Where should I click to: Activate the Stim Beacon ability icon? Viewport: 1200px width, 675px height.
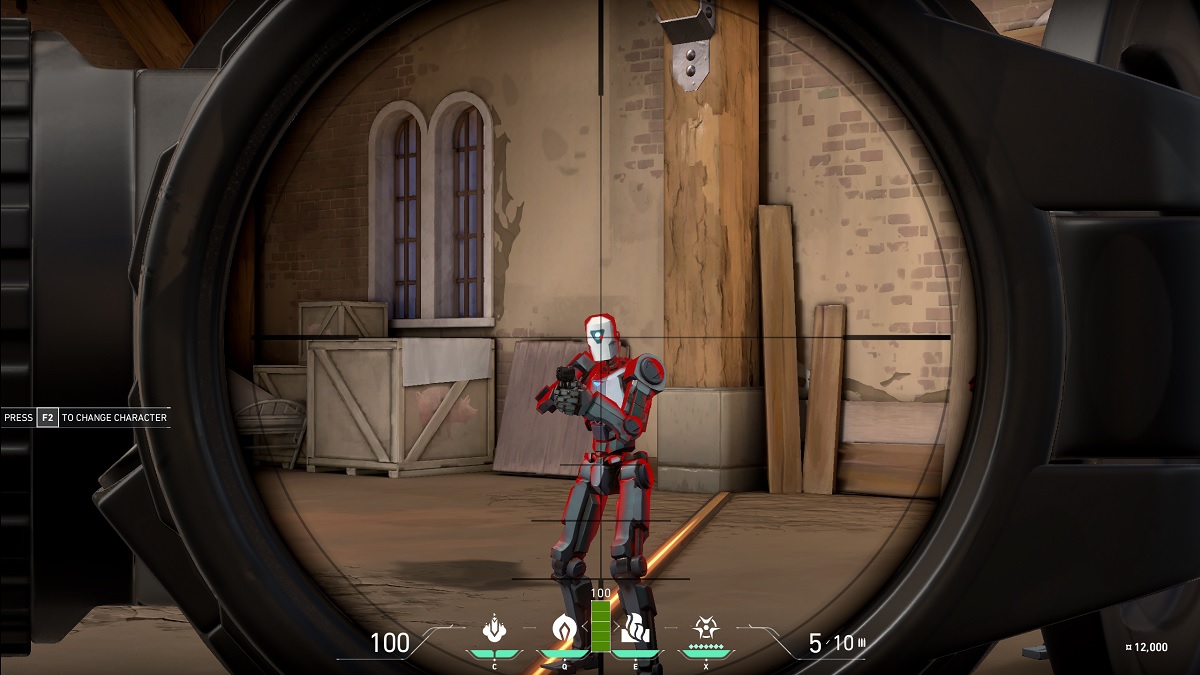click(x=493, y=629)
